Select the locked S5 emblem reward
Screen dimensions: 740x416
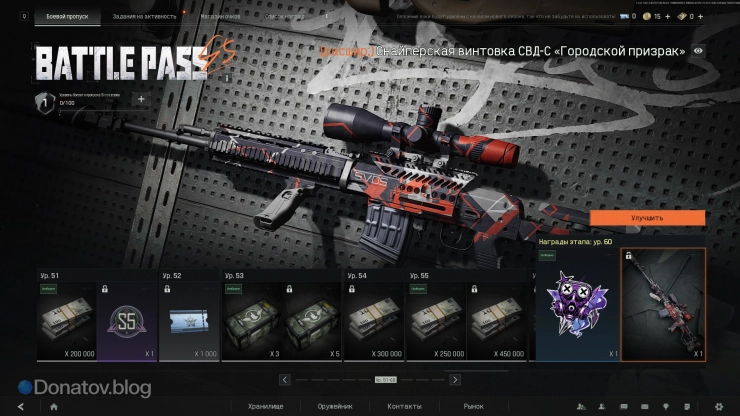pyautogui.click(x=129, y=320)
